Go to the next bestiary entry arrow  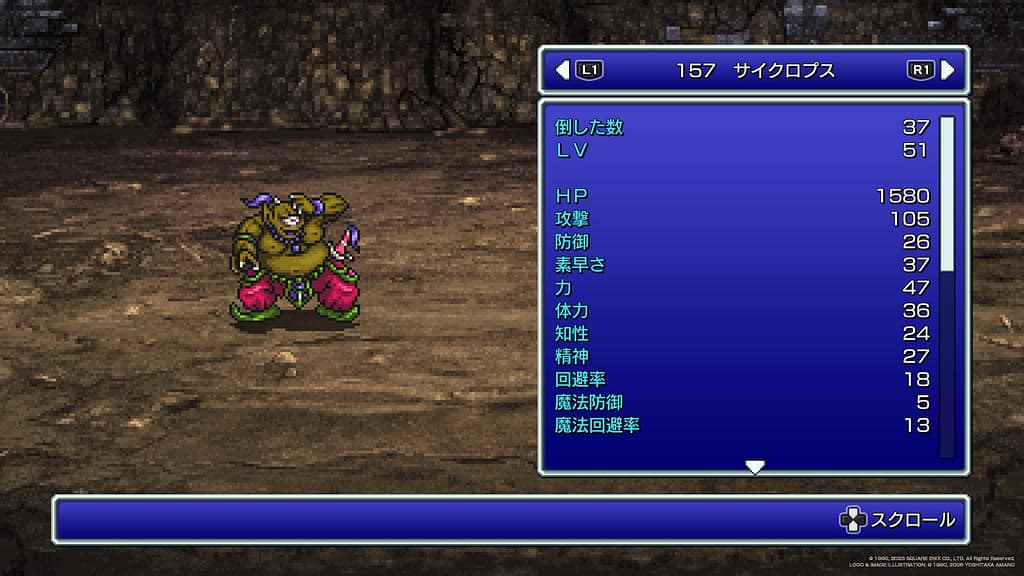click(947, 70)
